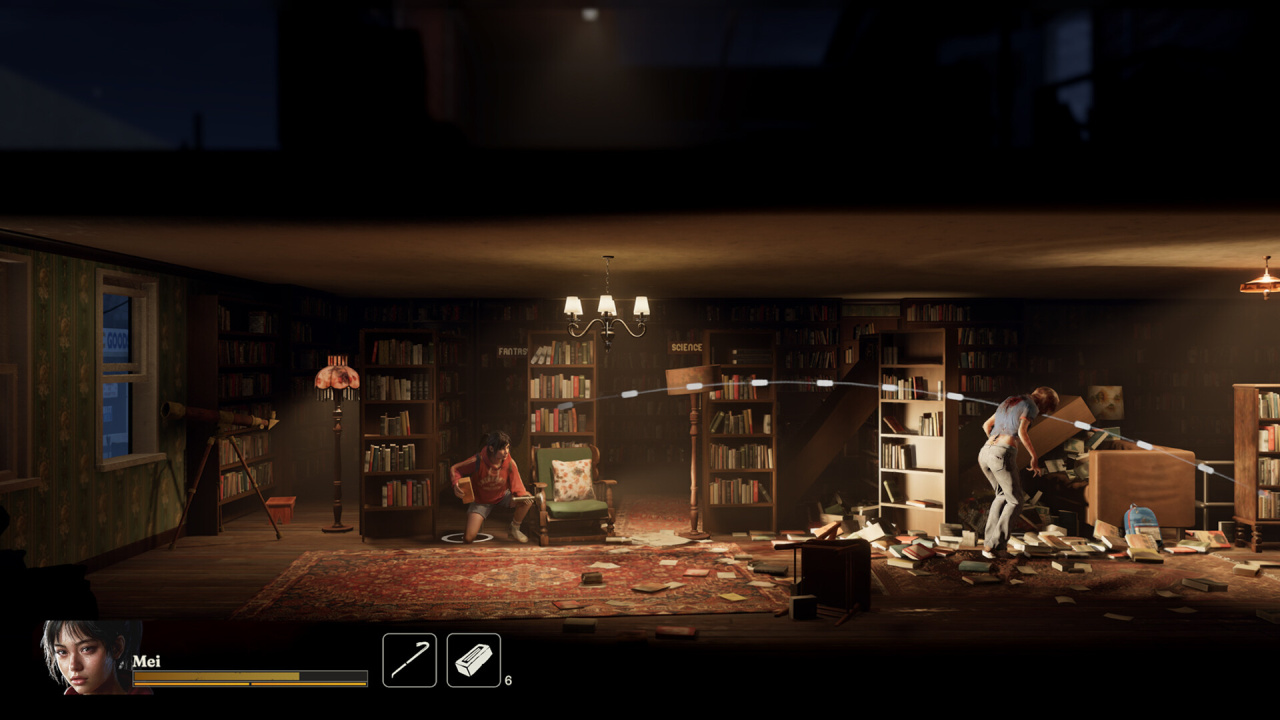Click Mei's character portrait
The height and width of the screenshot is (720, 1280).
point(91,656)
